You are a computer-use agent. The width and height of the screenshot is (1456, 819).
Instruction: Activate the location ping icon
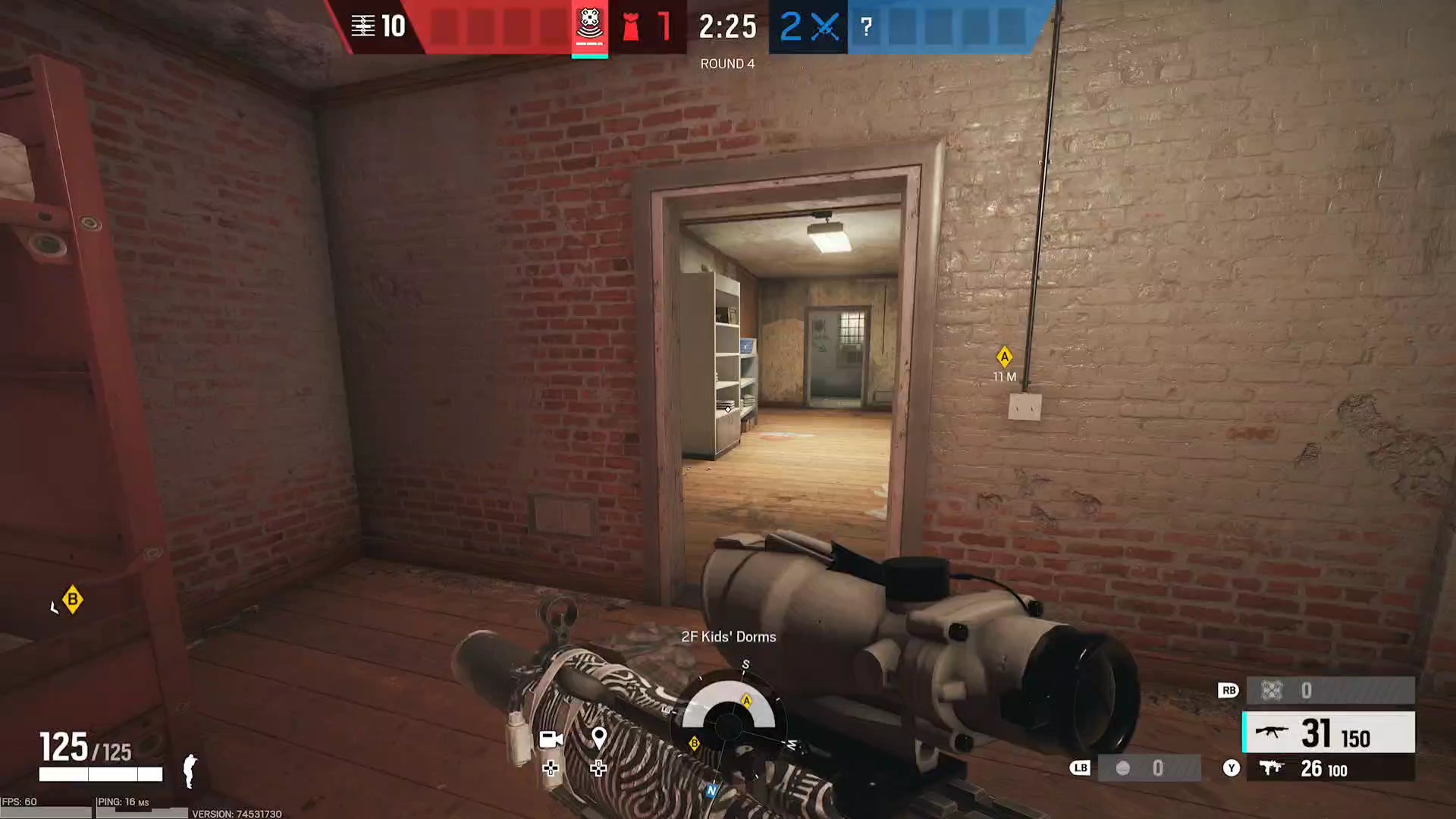click(599, 738)
